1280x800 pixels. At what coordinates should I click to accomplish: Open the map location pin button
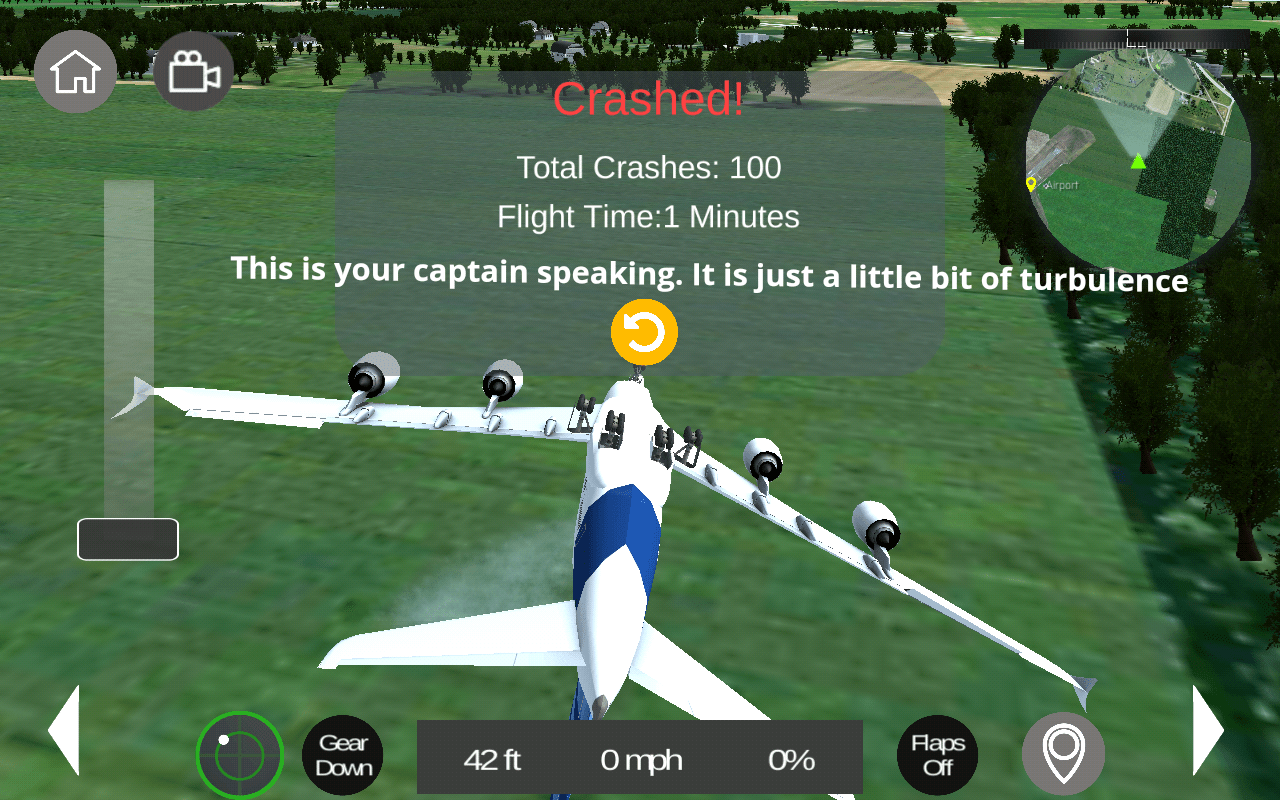point(1063,755)
